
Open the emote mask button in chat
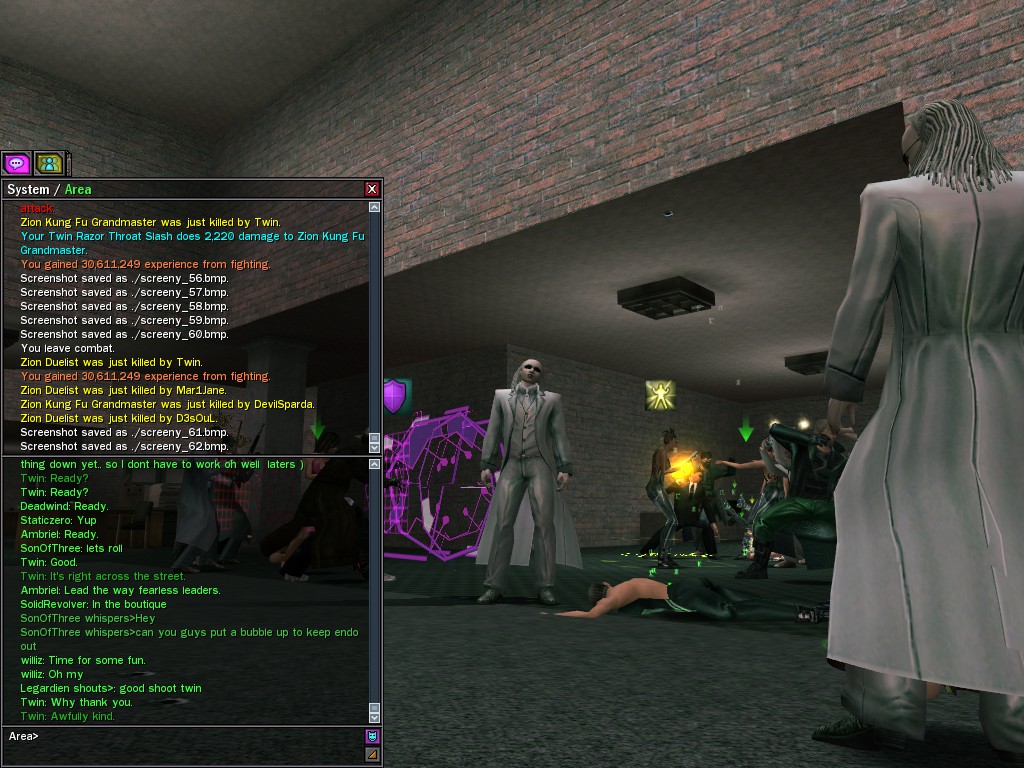point(372,737)
